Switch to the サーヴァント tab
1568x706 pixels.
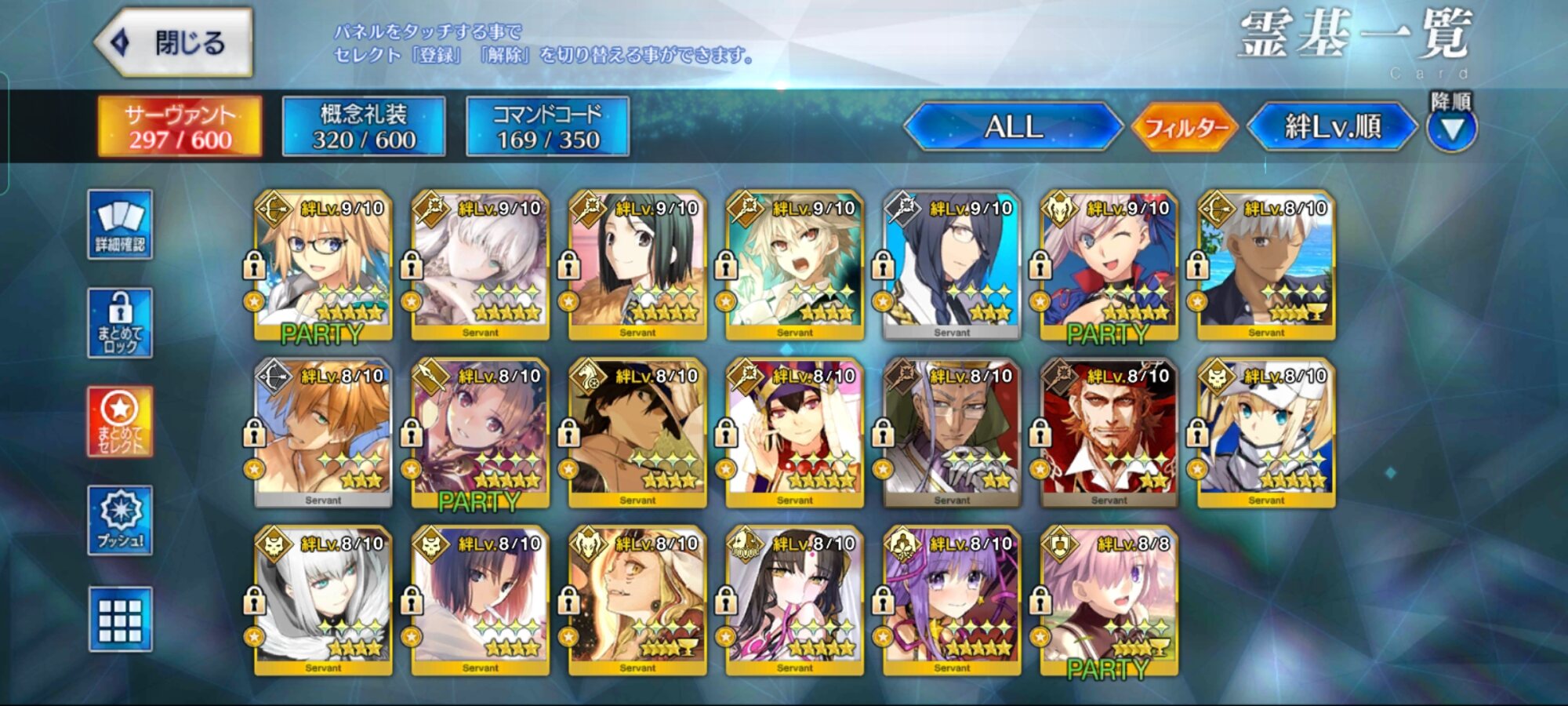(180, 127)
